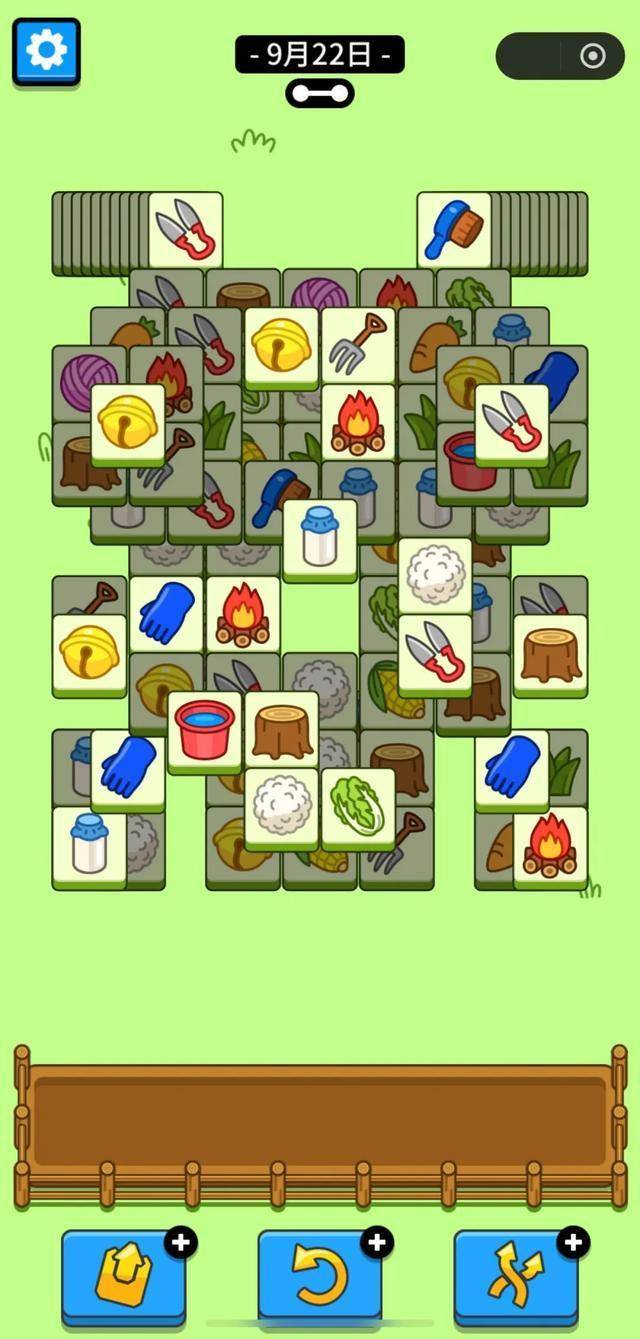
Task: Select the shears tile beside the side stack
Action: coord(185,229)
